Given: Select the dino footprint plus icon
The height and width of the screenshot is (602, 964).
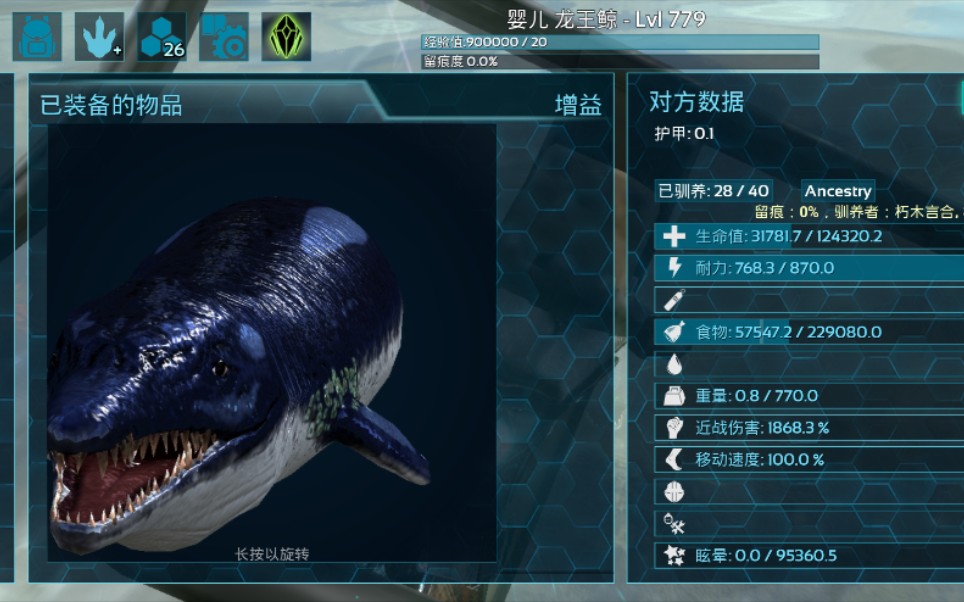Looking at the screenshot, I should coord(99,37).
